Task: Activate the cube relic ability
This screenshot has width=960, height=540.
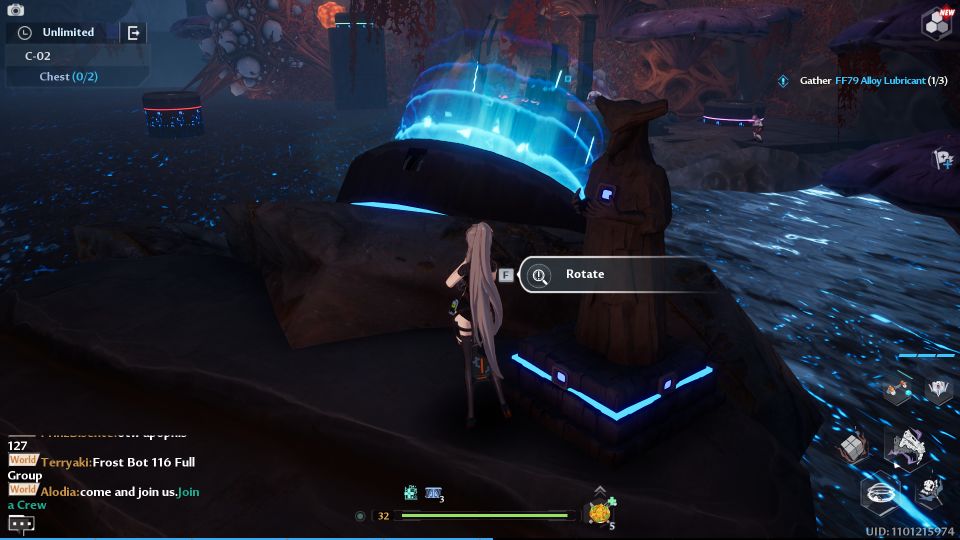Action: (852, 448)
